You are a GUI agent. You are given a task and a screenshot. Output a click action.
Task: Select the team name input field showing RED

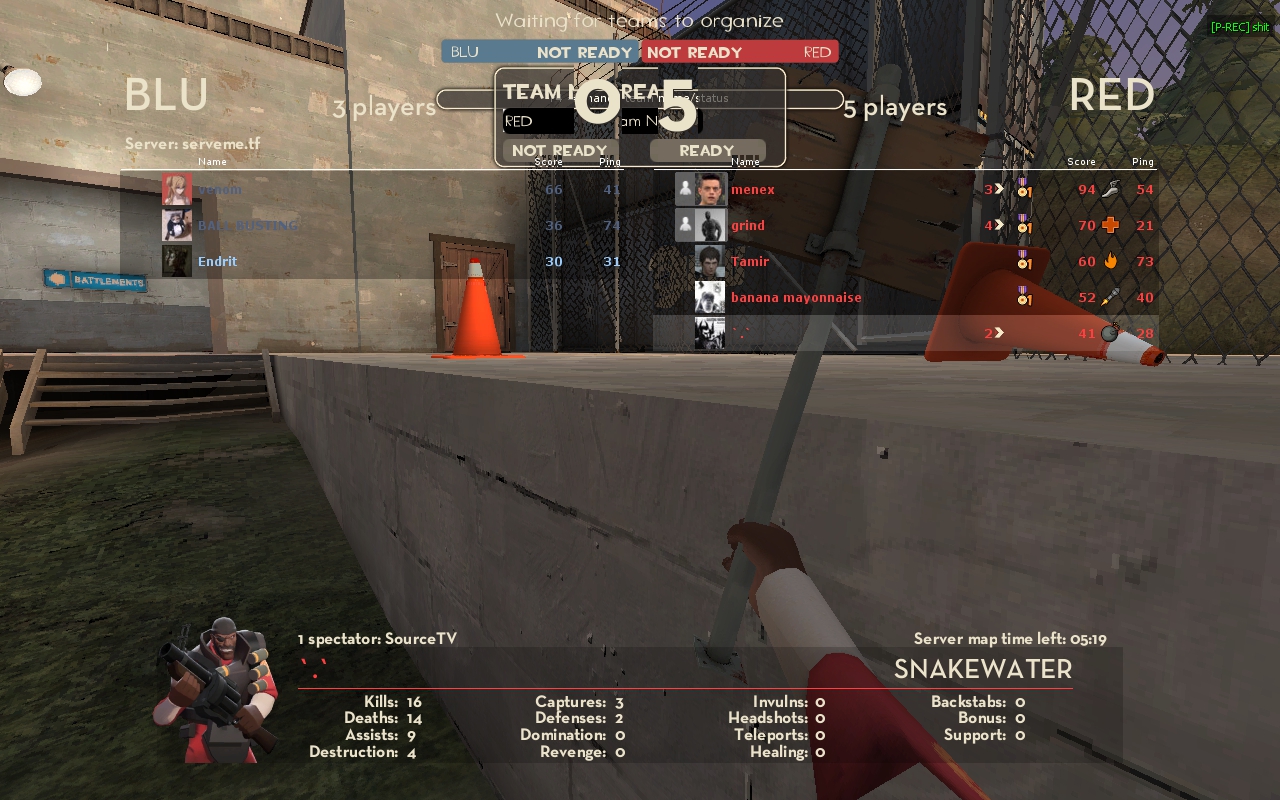point(538,121)
